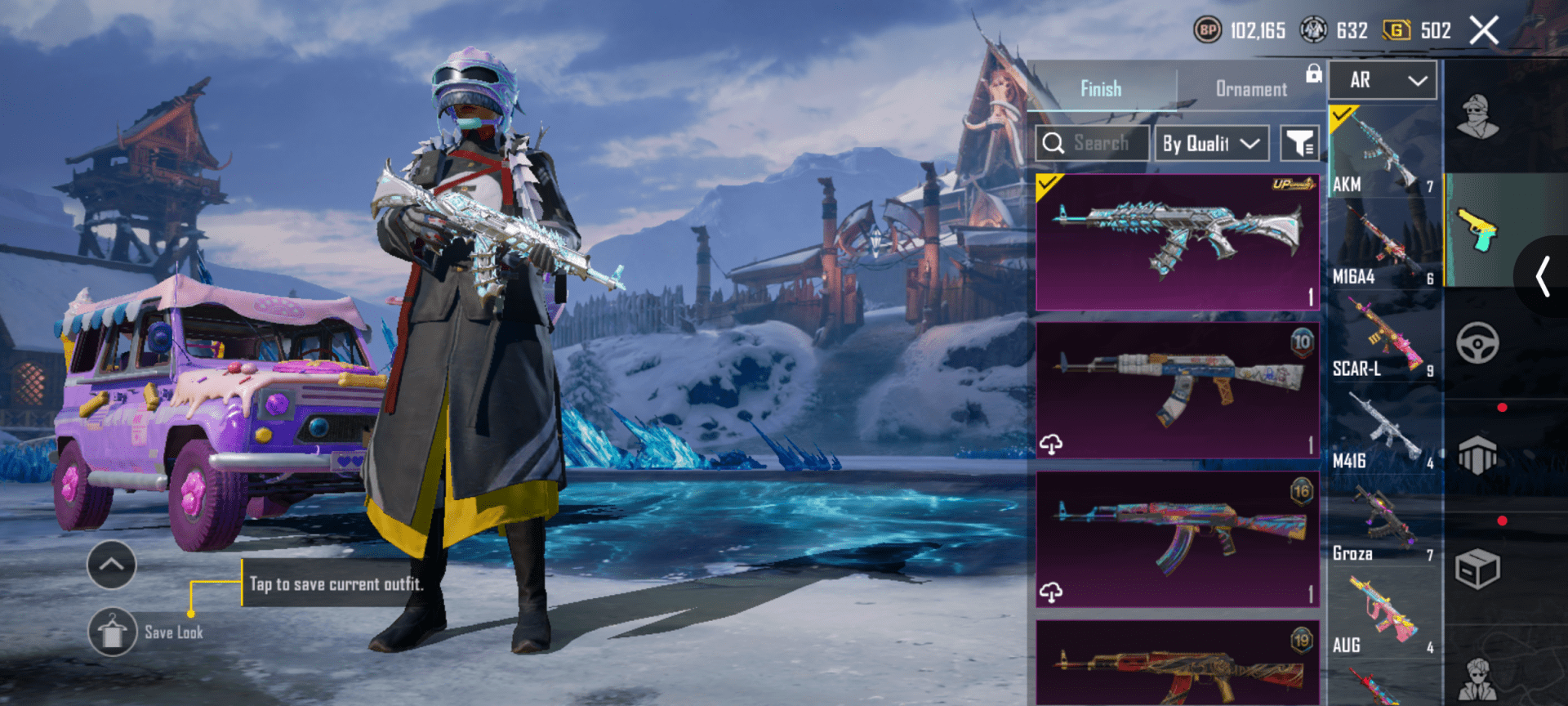Screen dimensions: 1568x706
Task: Switch to the Finish tab
Action: tap(1100, 88)
